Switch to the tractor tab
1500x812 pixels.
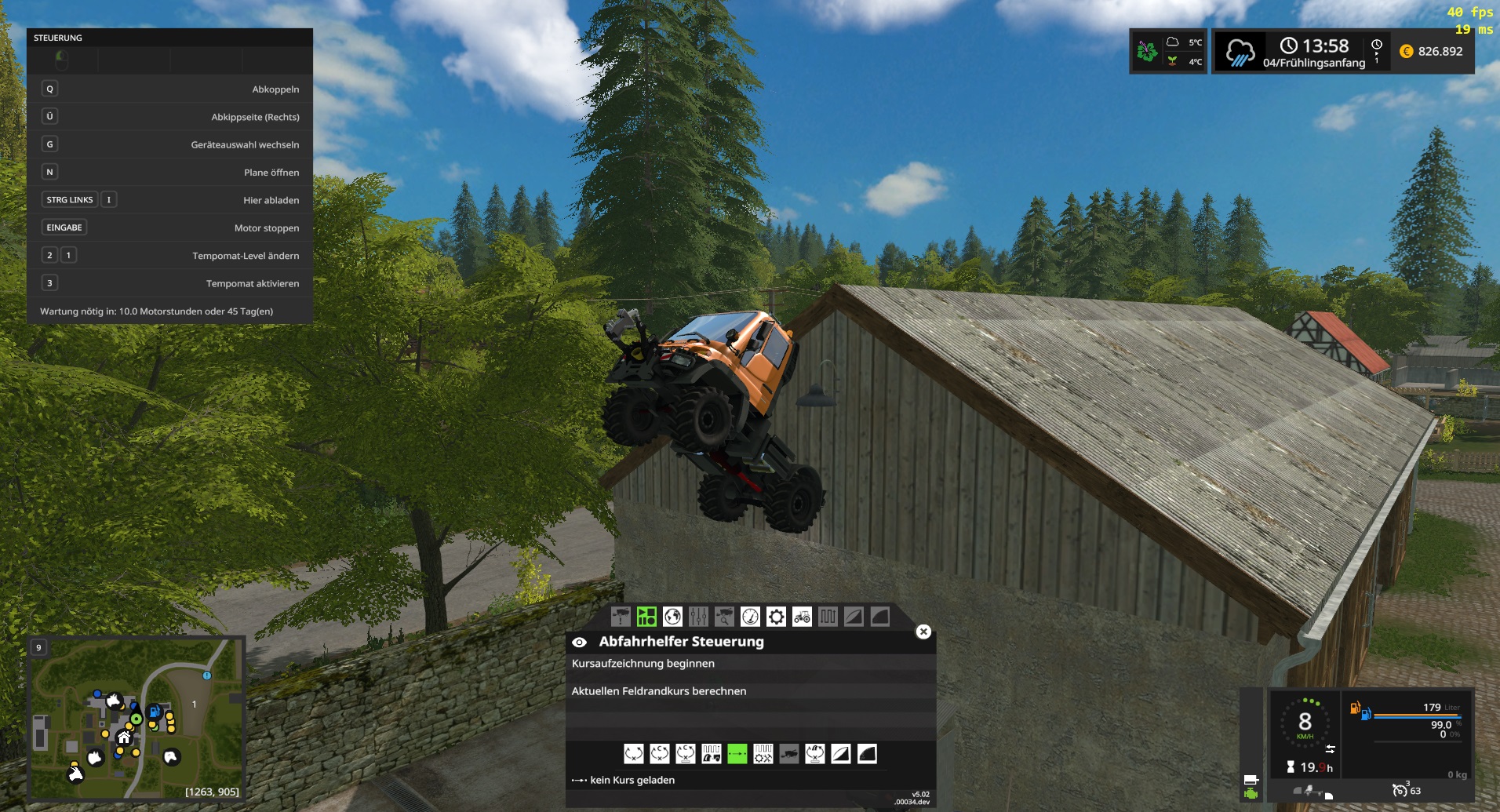pos(802,617)
